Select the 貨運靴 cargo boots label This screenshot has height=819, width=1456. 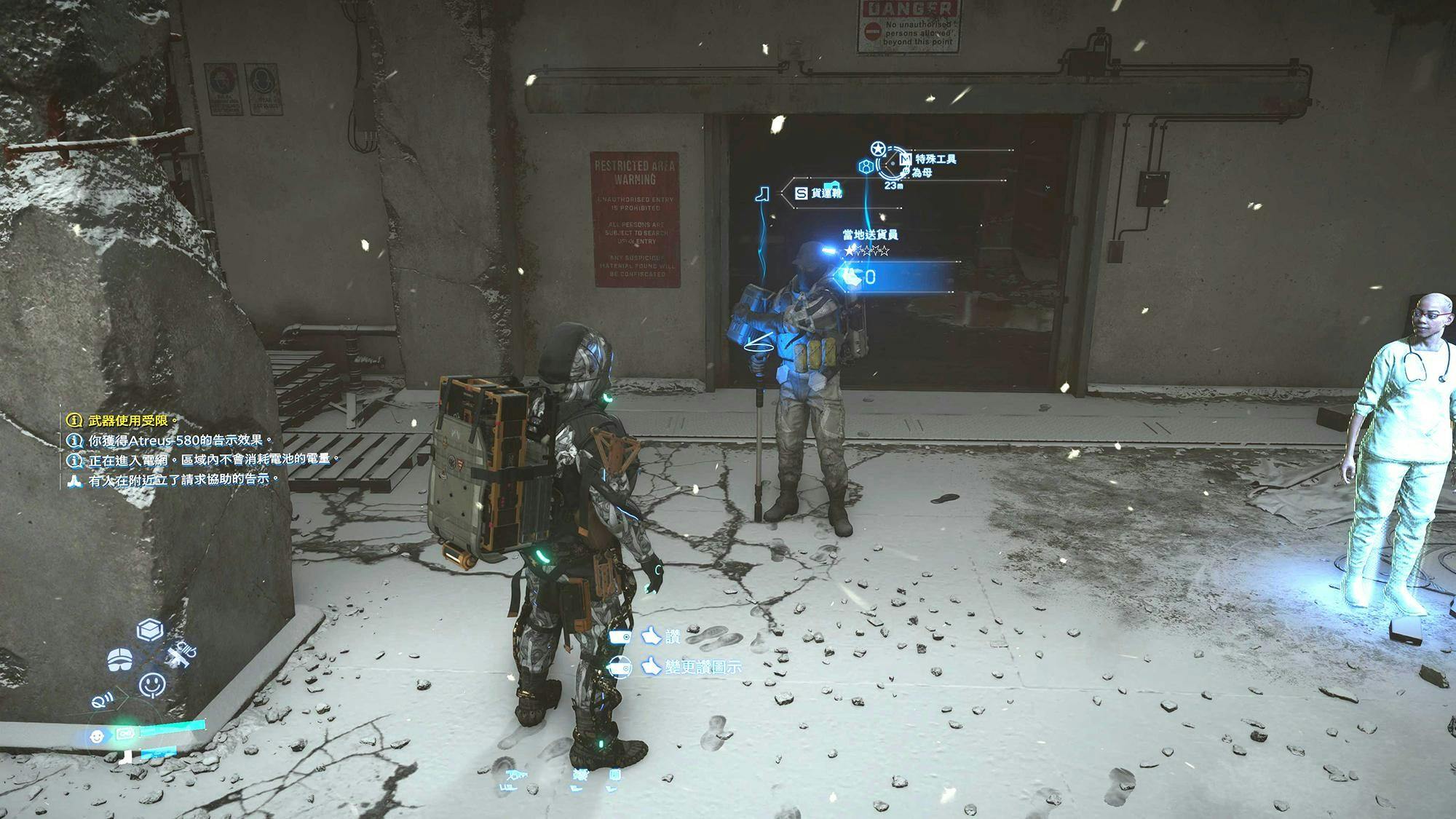click(826, 193)
